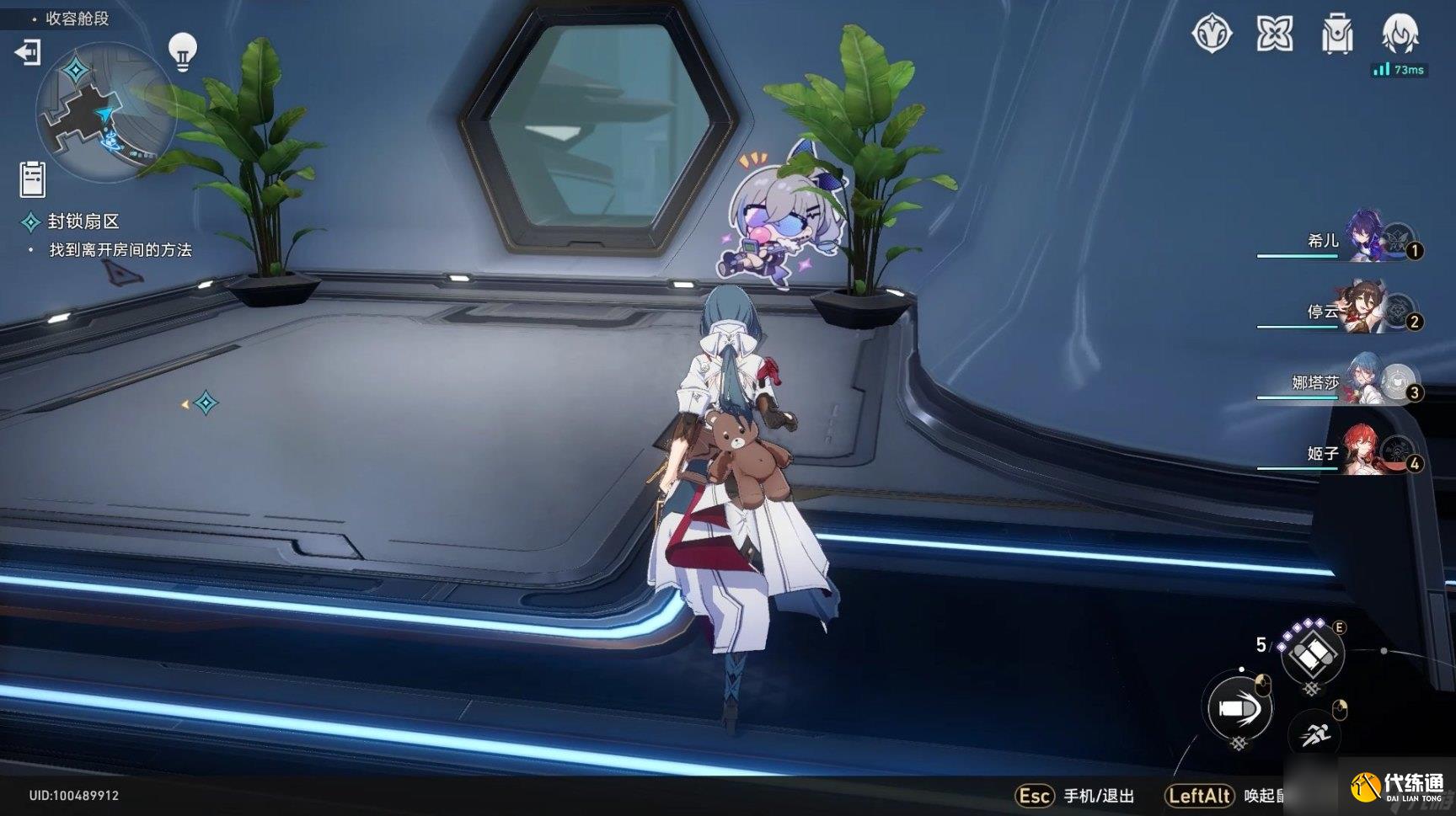1456x816 pixels.
Task: Toggle the back arrow exit icon top left
Action: 28,54
